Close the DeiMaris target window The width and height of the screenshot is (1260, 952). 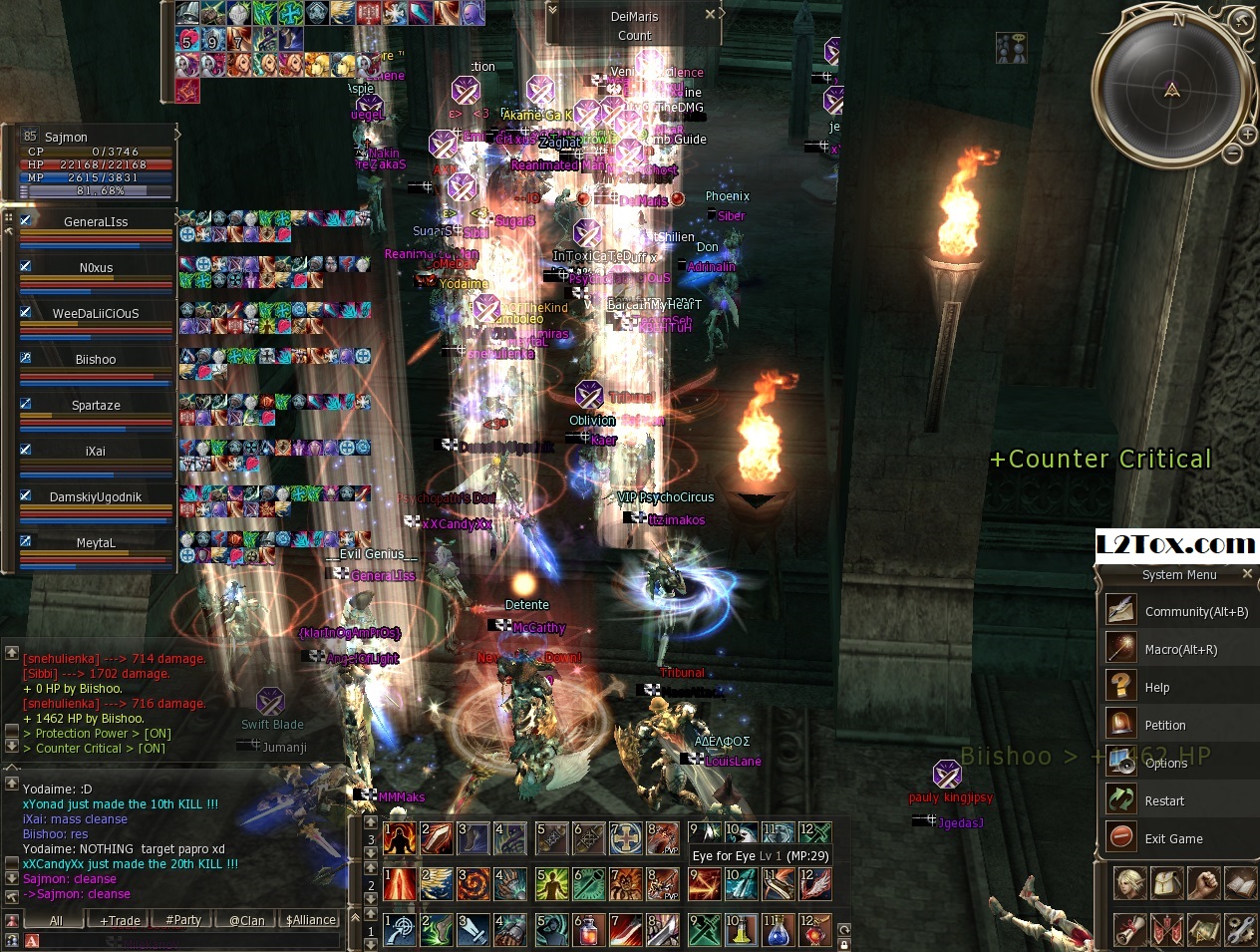(x=710, y=14)
